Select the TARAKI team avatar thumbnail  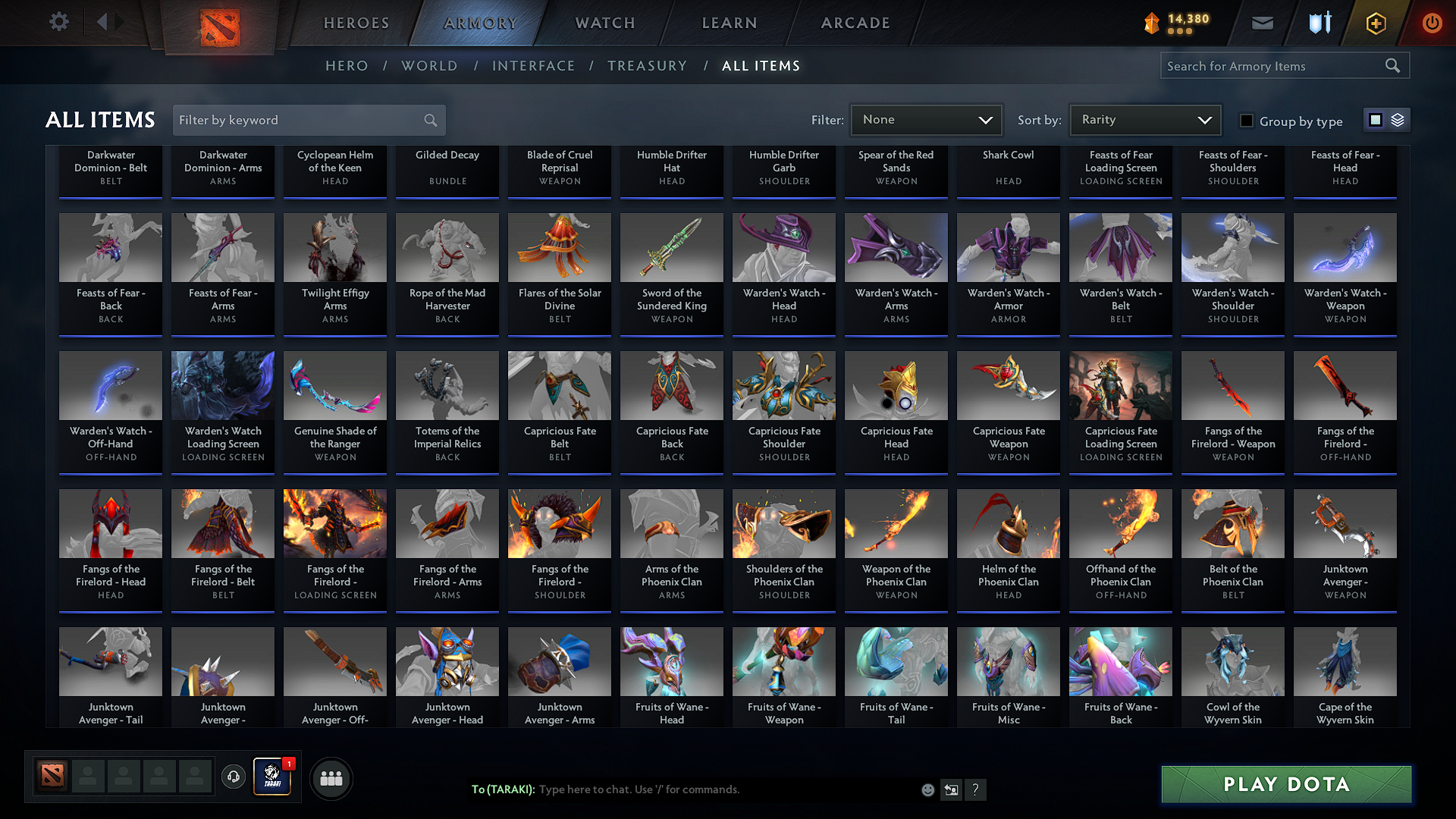(273, 777)
